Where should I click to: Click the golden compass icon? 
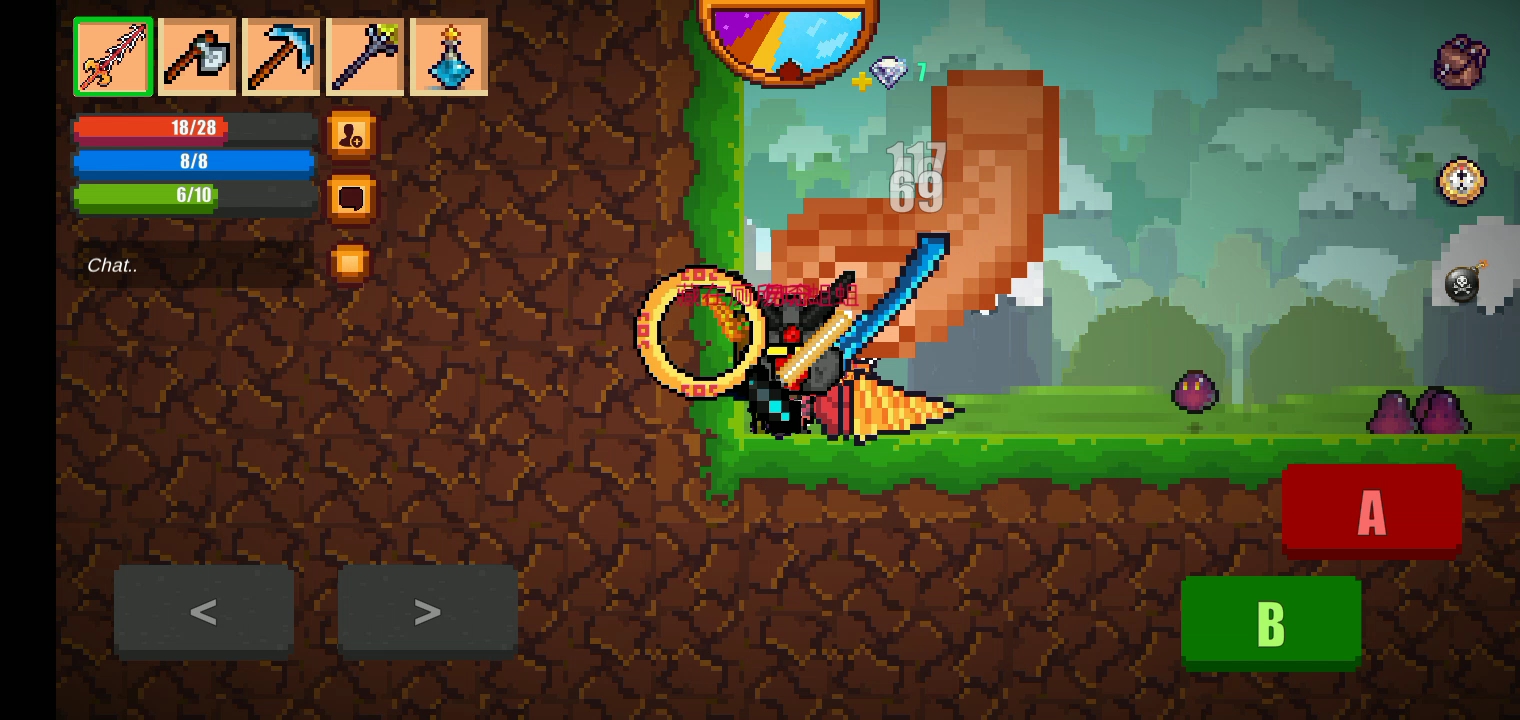(1461, 182)
